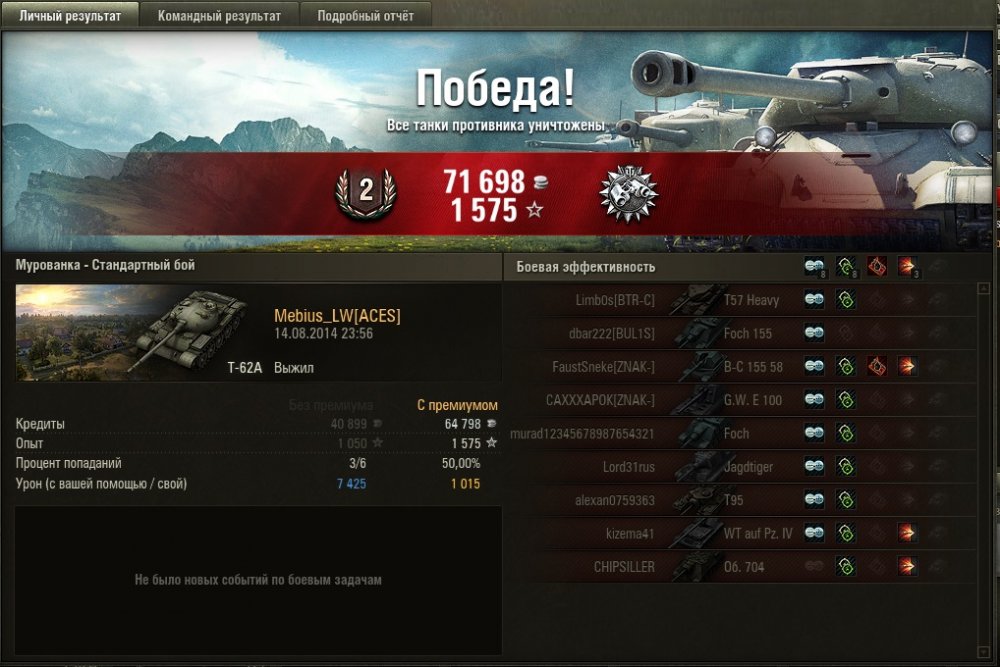Click the CHIPSILLER Об. 704 row
1000x667 pixels.
click(x=738, y=567)
